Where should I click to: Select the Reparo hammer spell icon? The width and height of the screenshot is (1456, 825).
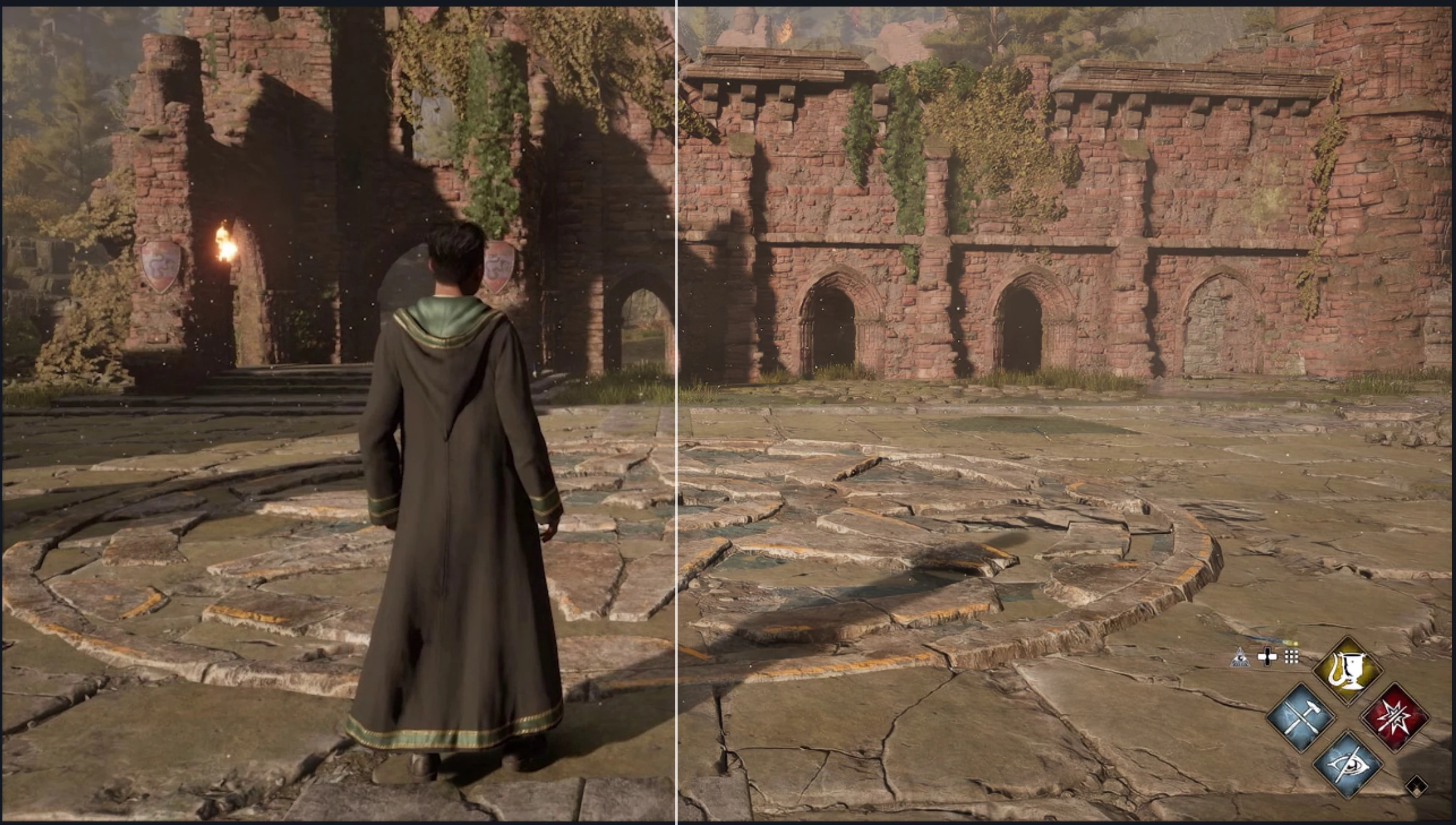1302,720
